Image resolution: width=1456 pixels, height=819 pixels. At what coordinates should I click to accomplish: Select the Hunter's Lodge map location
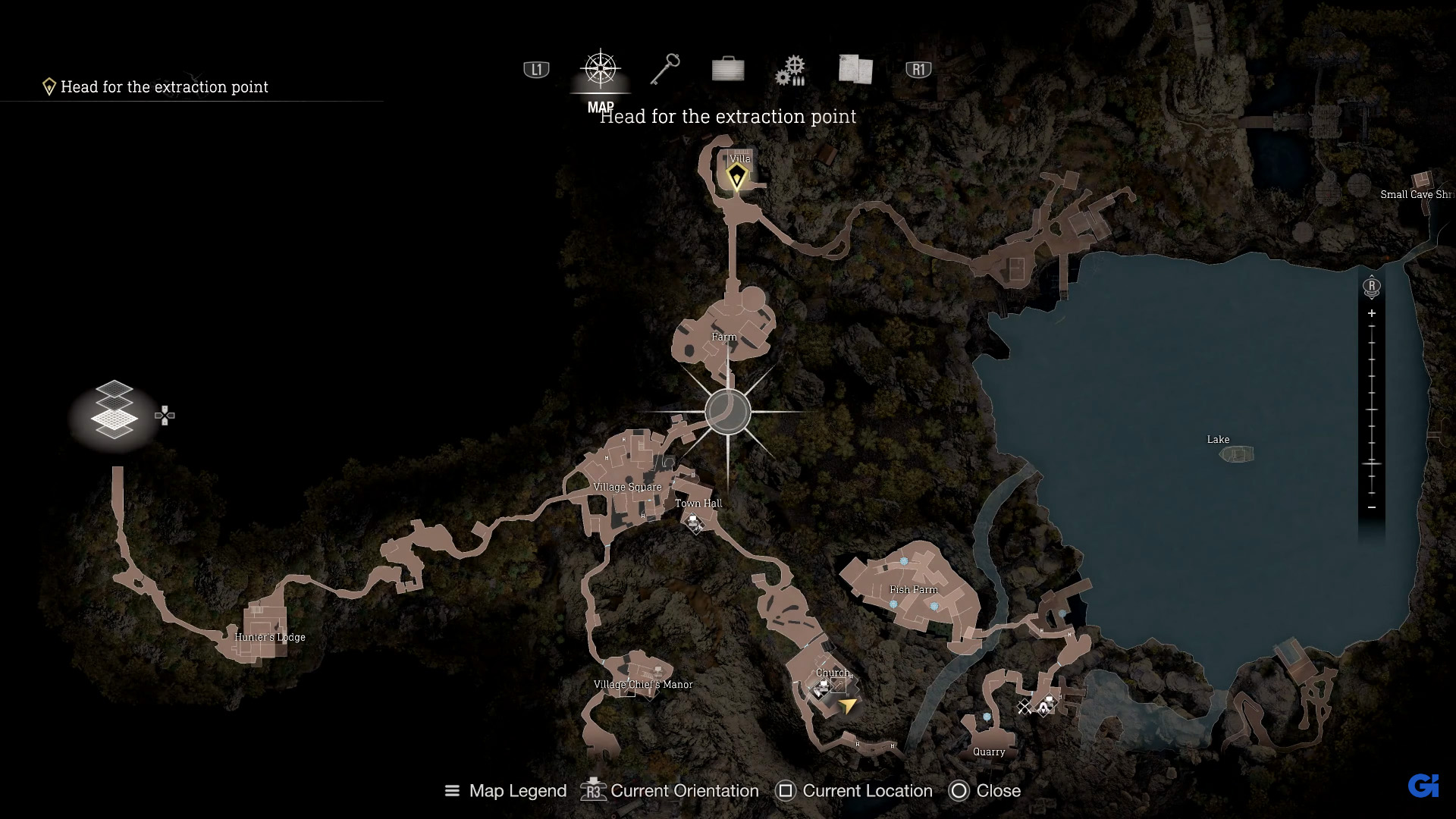click(270, 637)
